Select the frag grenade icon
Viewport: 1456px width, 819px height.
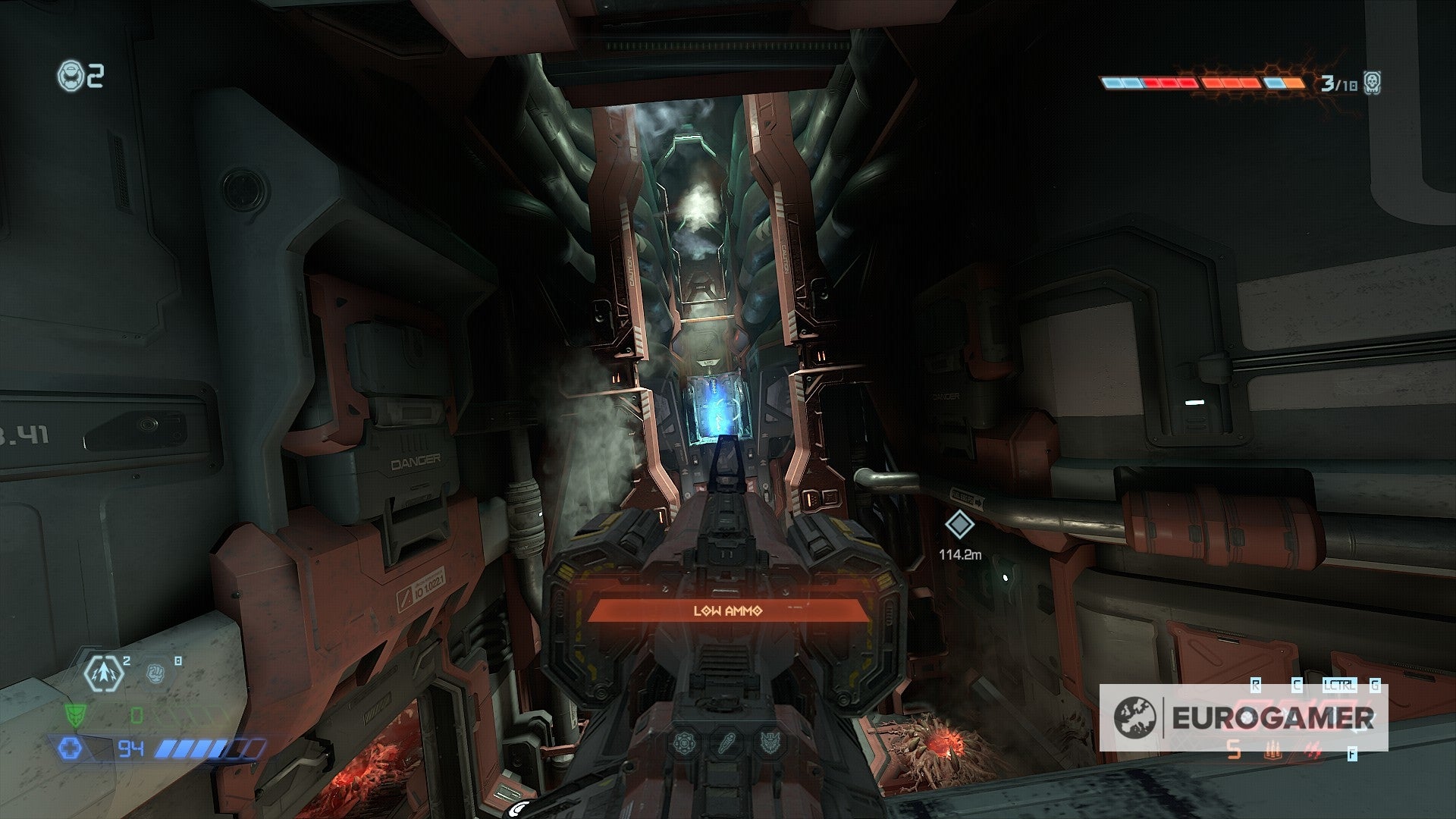[x=103, y=674]
